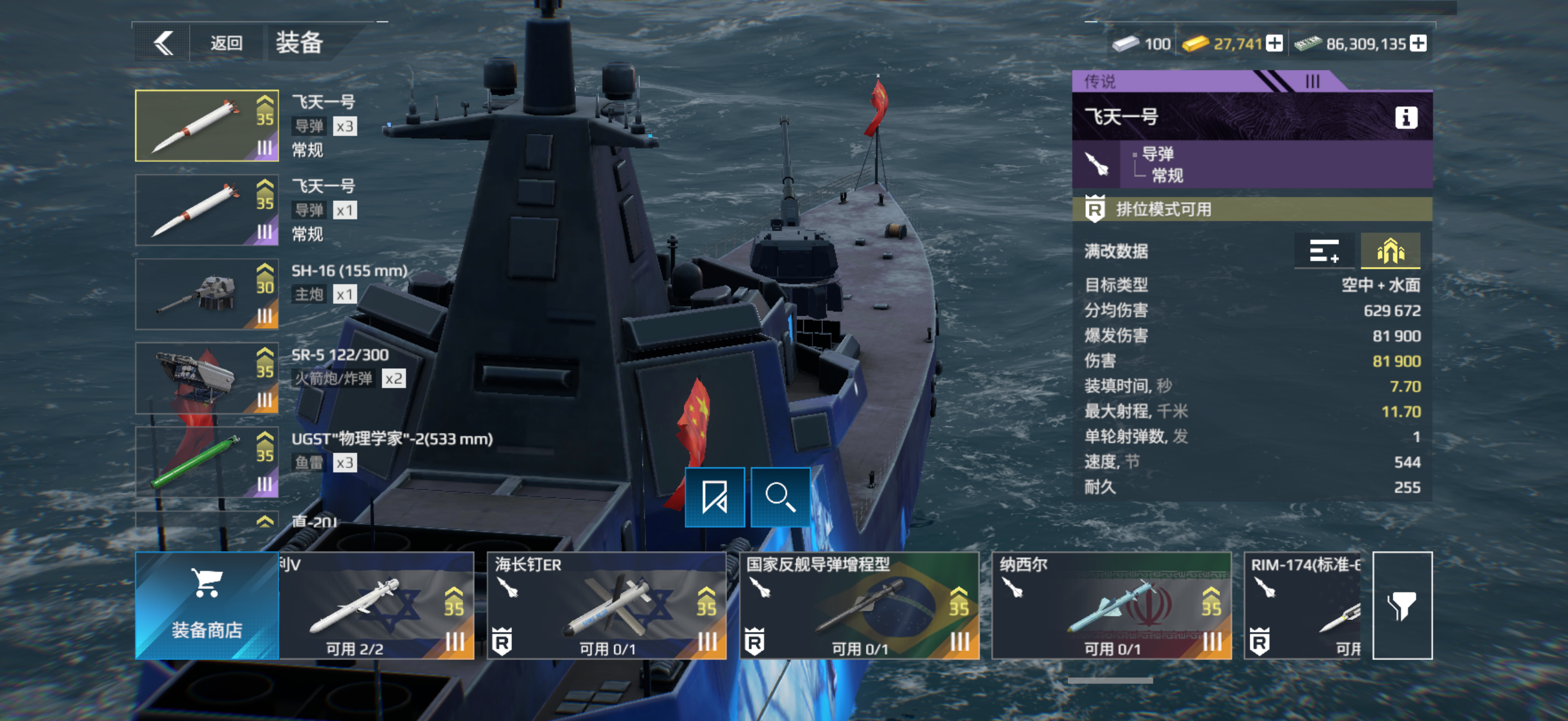The height and width of the screenshot is (721, 1568).
Task: Select the 飞天一号 x3 missile slot
Action: (x=206, y=126)
